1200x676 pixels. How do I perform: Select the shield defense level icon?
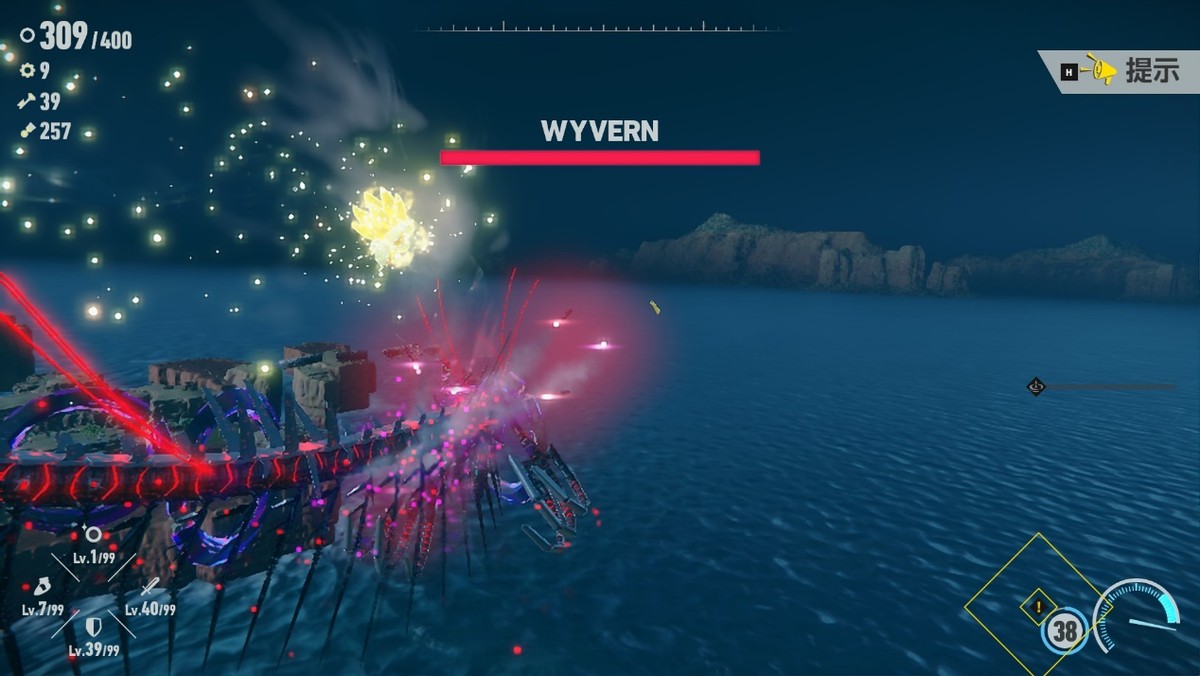[x=93, y=627]
